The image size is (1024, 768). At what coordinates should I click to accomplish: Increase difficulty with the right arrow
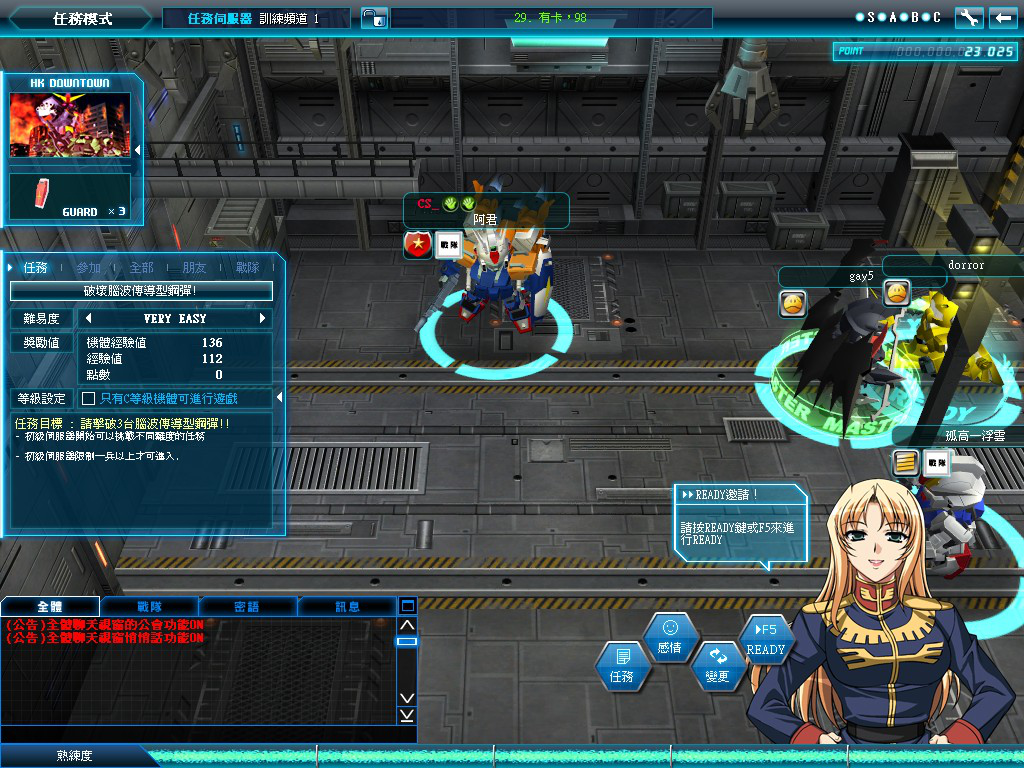[263, 319]
